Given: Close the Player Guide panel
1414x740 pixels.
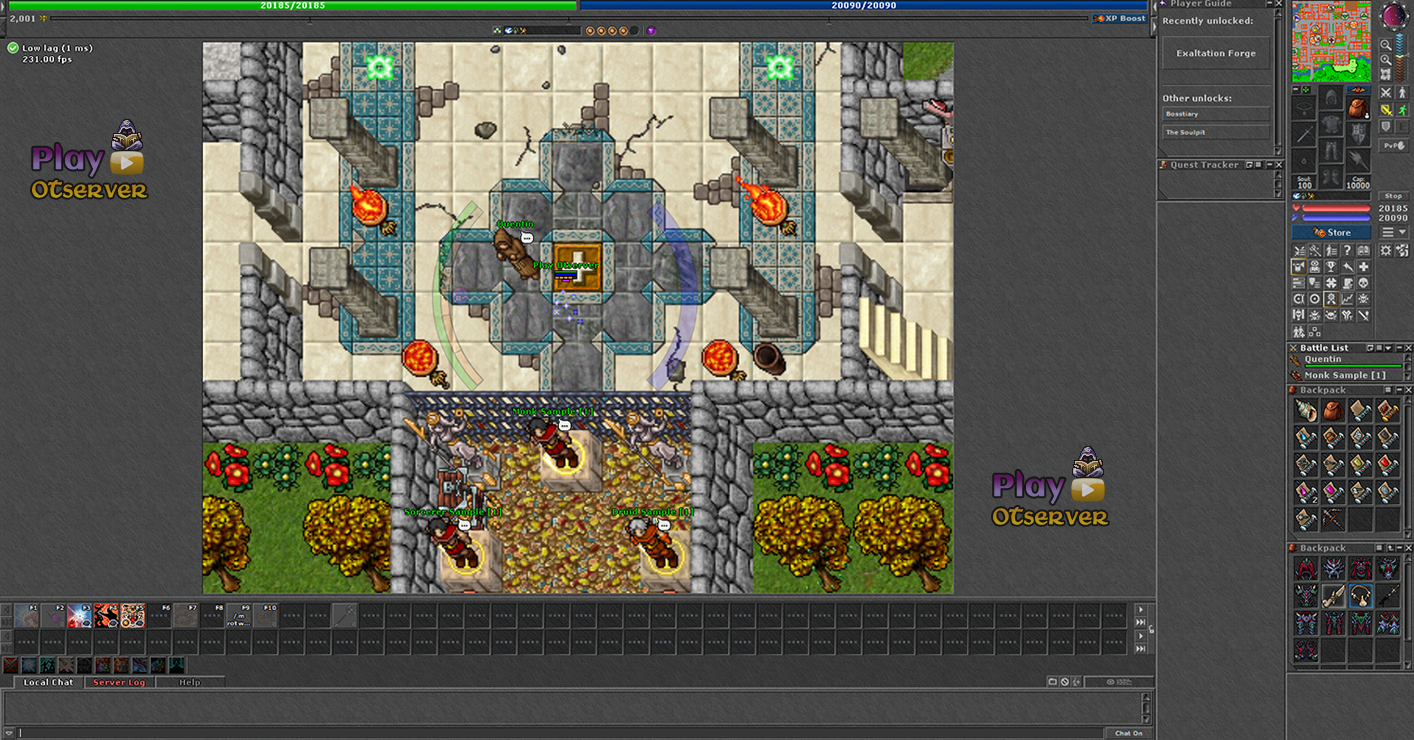Looking at the screenshot, I should pyautogui.click(x=1278, y=4).
